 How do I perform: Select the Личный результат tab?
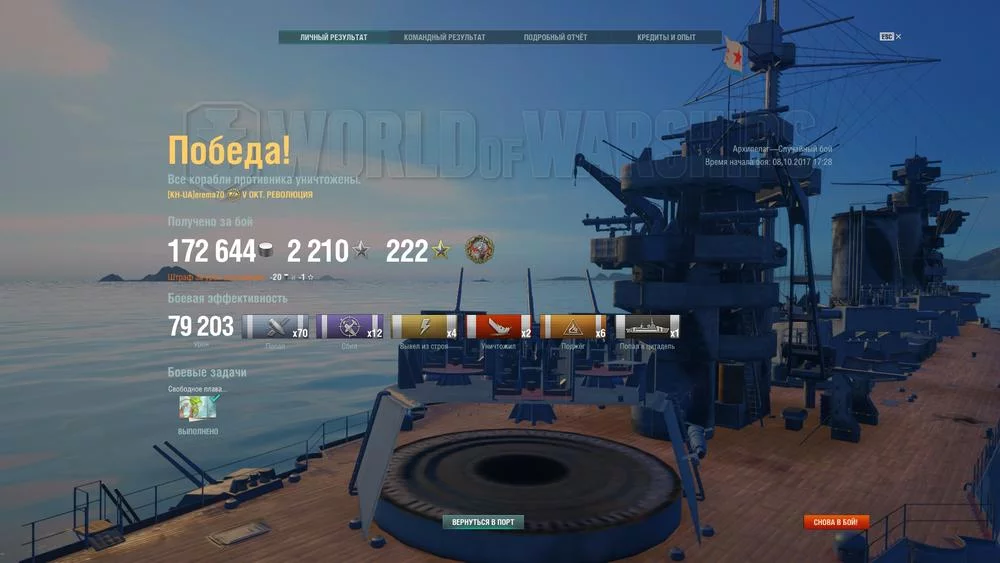click(333, 38)
